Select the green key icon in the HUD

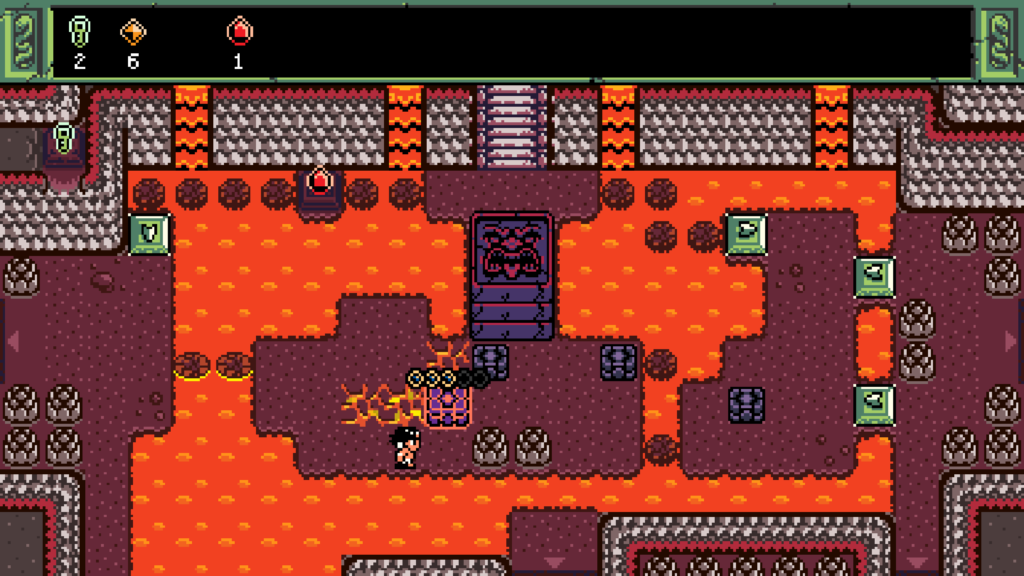coord(79,34)
